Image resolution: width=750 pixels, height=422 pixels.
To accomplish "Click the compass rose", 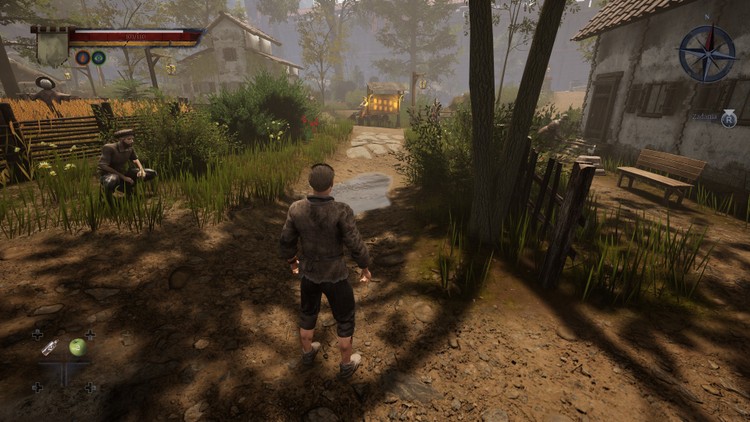I will 706,53.
